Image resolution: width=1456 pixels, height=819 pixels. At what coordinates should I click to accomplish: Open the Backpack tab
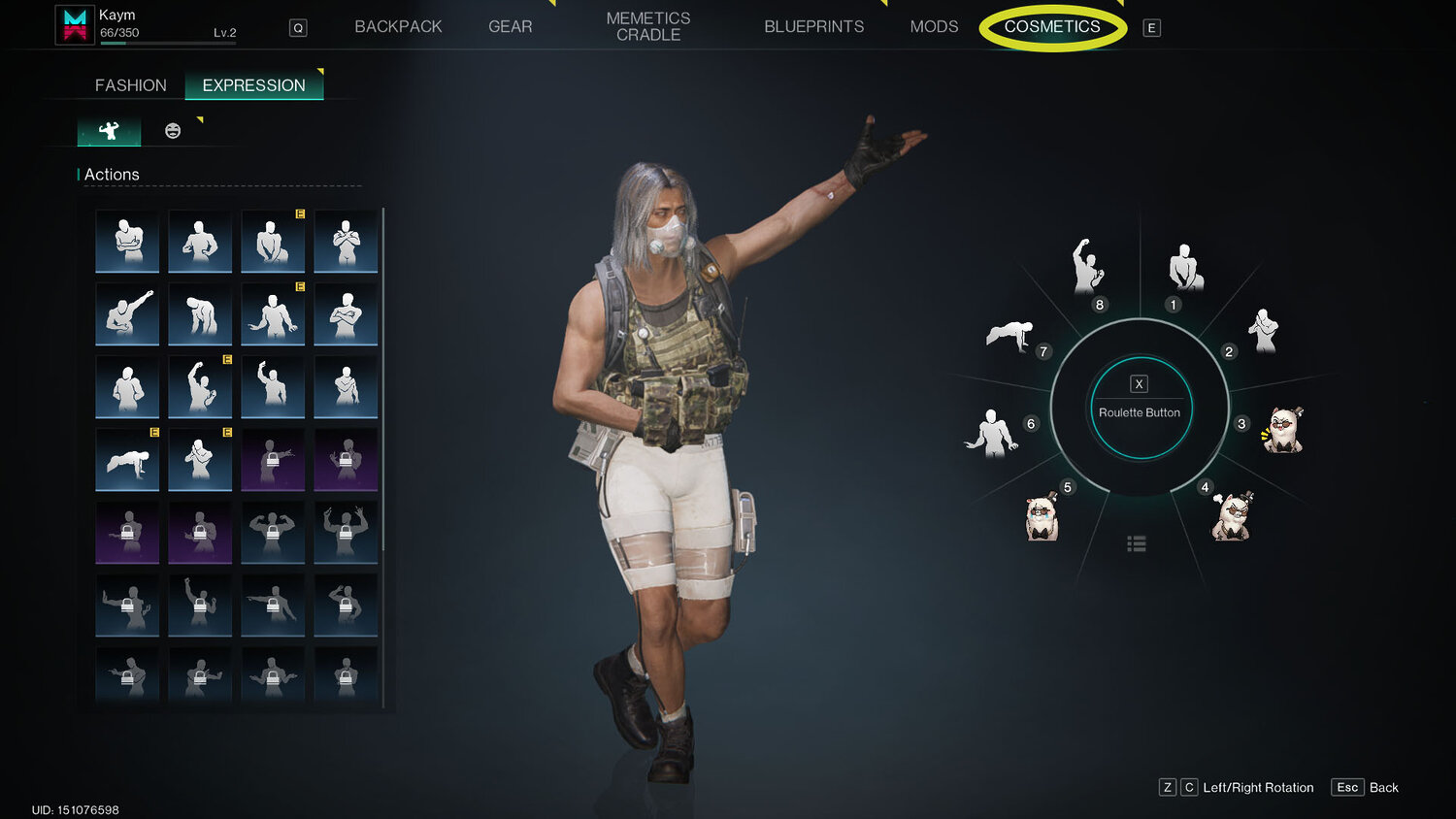398,26
